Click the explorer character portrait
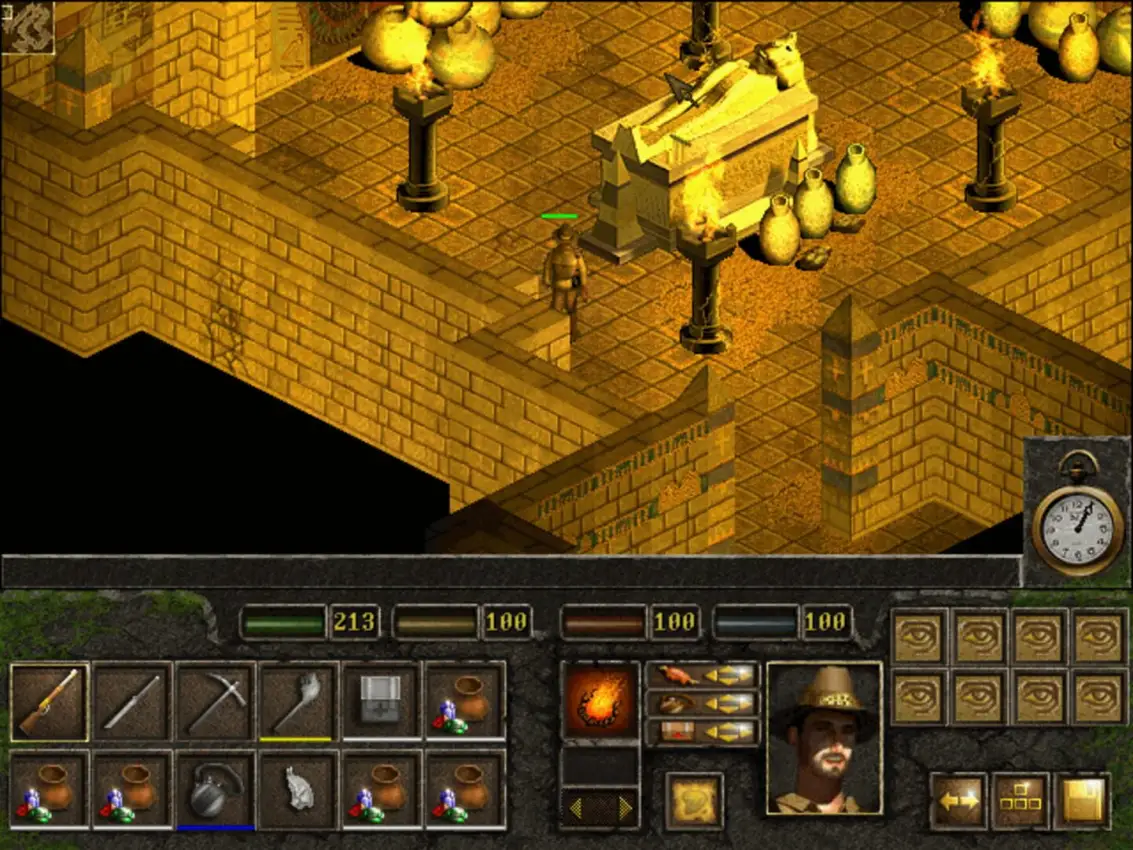The height and width of the screenshot is (850, 1133). 824,737
